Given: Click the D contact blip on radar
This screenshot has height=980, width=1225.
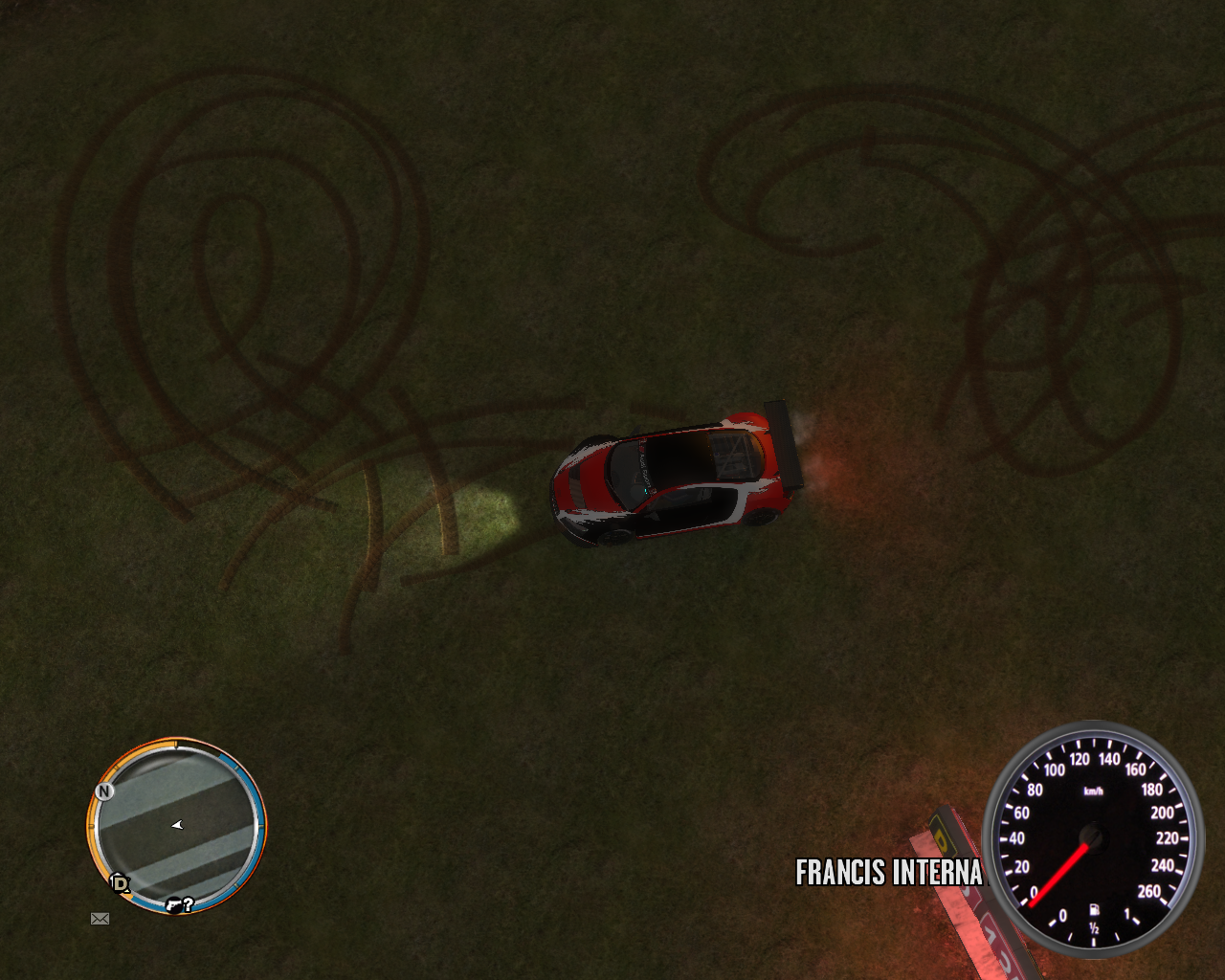Looking at the screenshot, I should [120, 882].
